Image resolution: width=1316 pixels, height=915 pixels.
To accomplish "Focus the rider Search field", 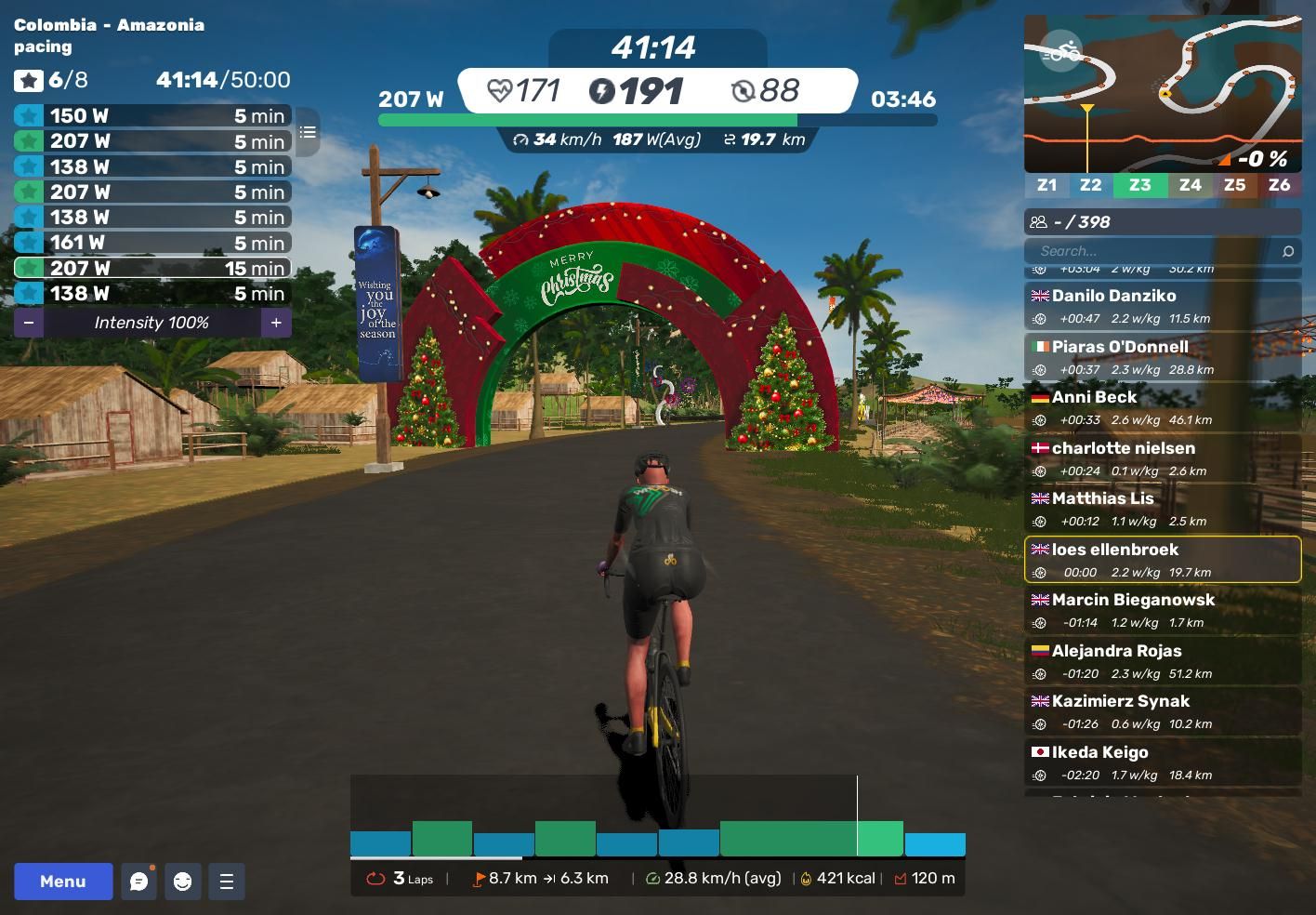I will pos(1157,251).
